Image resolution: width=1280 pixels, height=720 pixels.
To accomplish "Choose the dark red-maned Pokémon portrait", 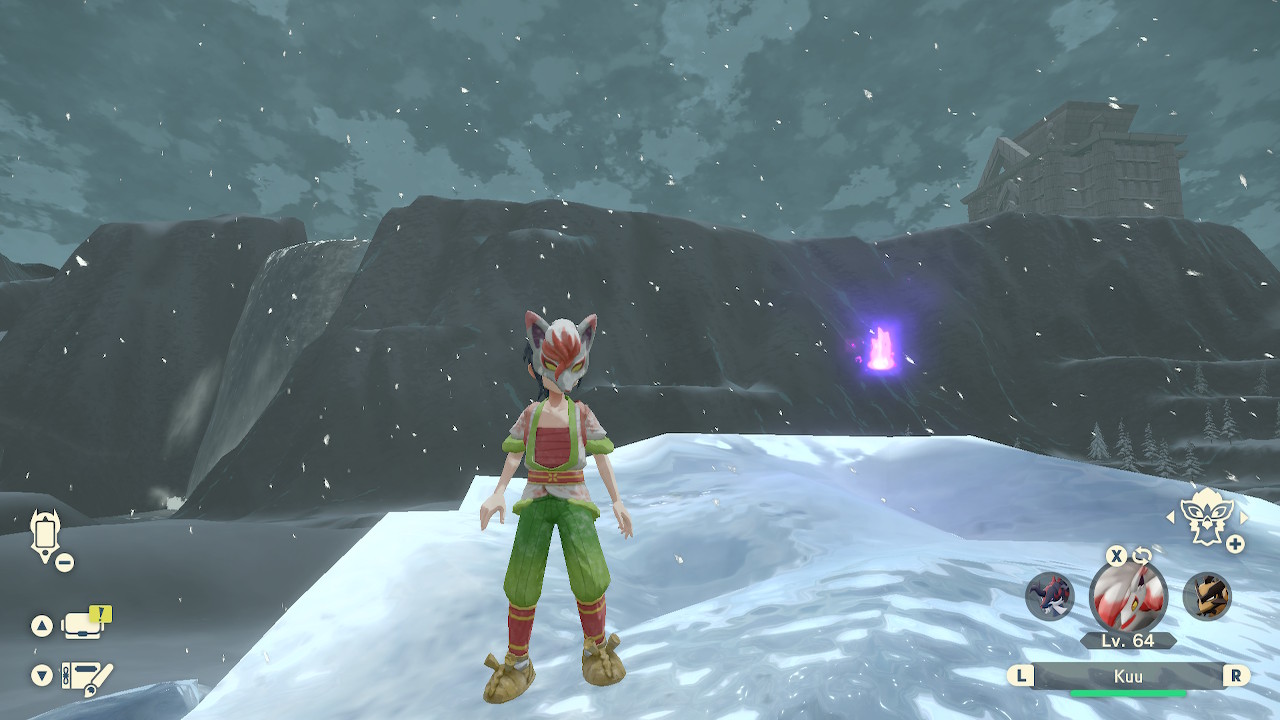I will click(1049, 596).
